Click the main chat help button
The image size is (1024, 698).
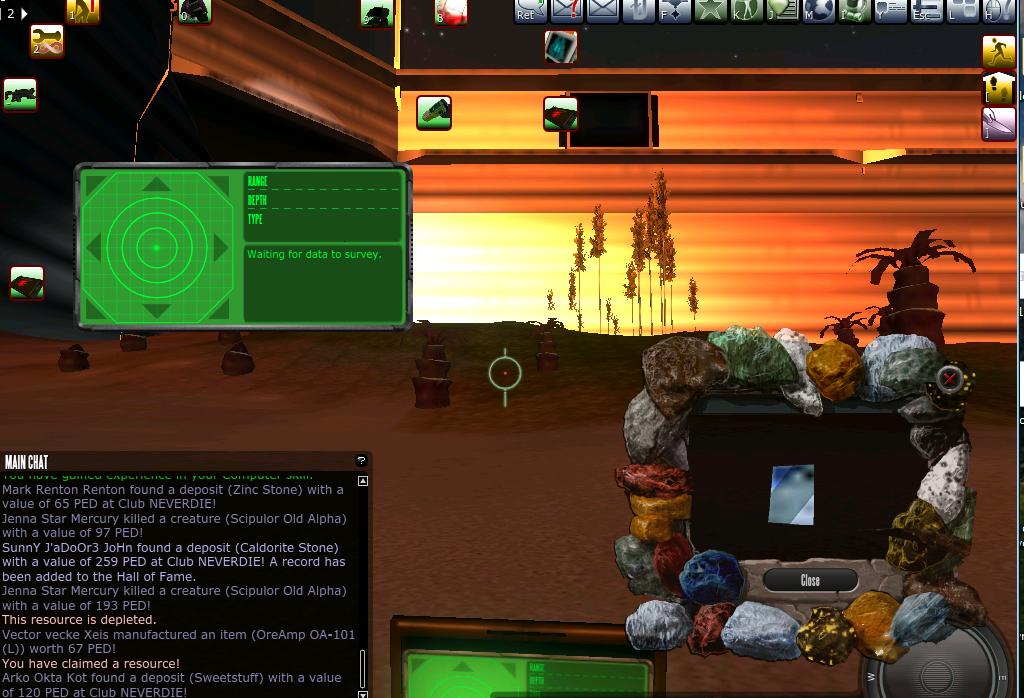pyautogui.click(x=361, y=461)
